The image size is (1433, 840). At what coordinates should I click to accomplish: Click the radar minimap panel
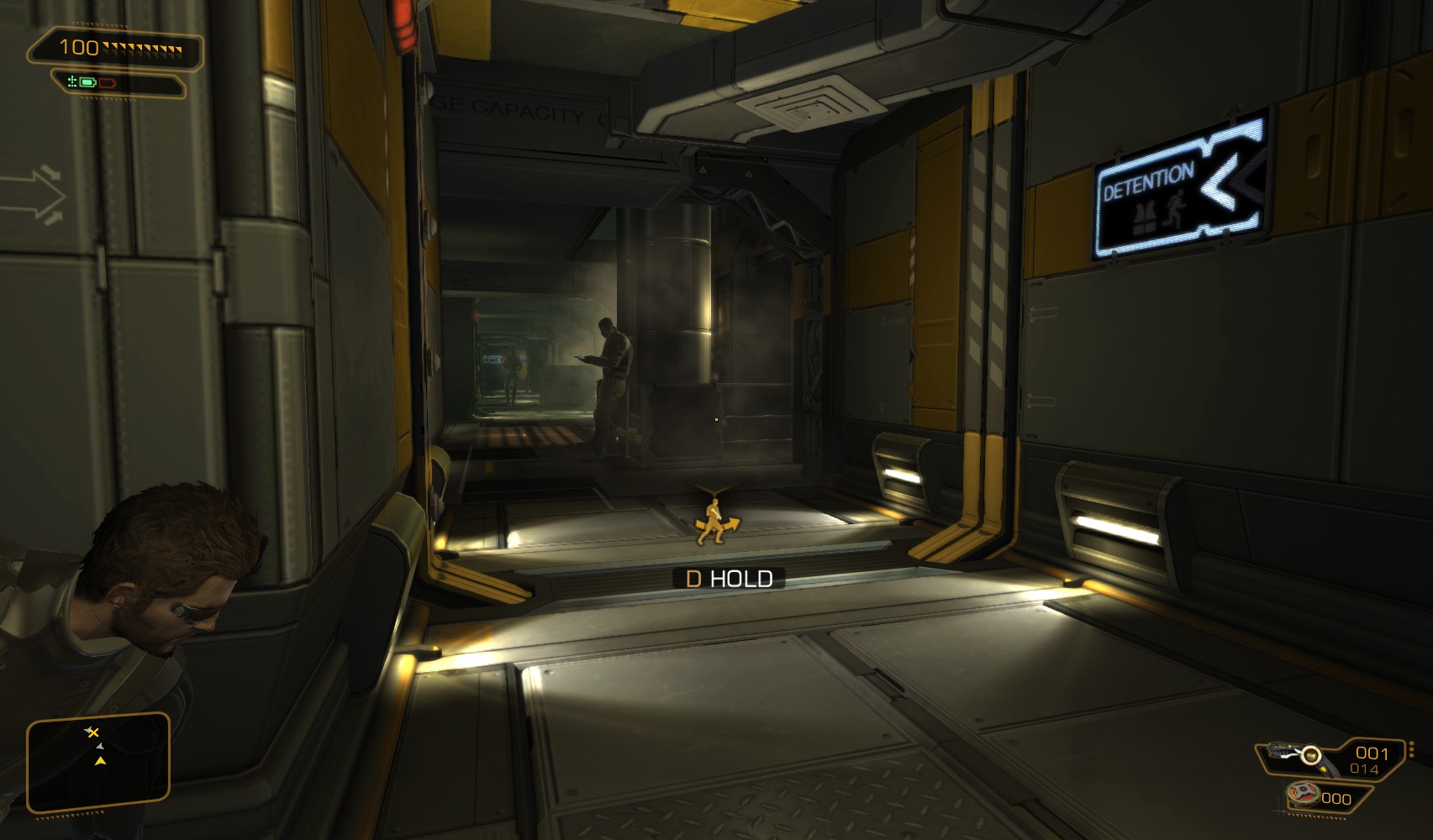pyautogui.click(x=98, y=763)
